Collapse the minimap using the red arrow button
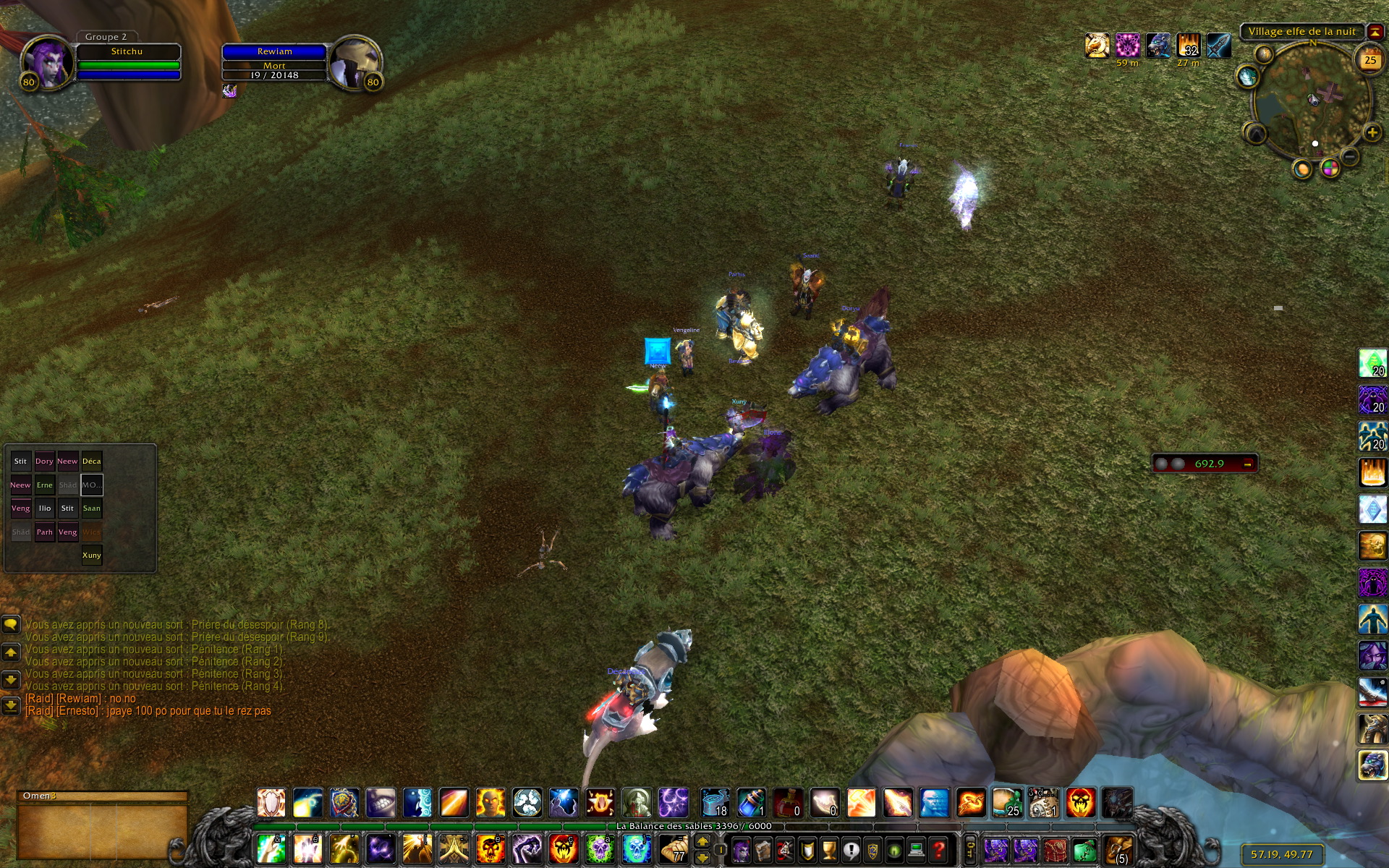 tap(1374, 32)
